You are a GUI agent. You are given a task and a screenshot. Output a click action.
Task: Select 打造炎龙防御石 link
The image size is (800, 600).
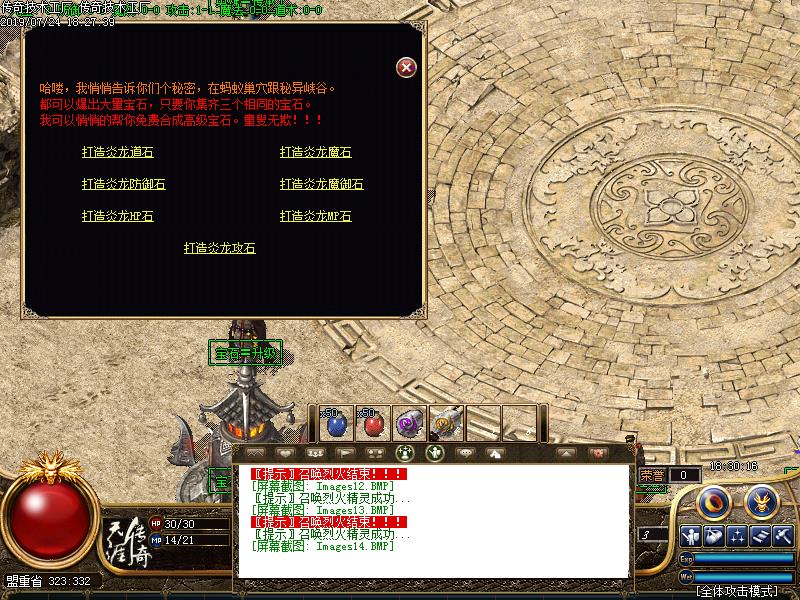[124, 184]
